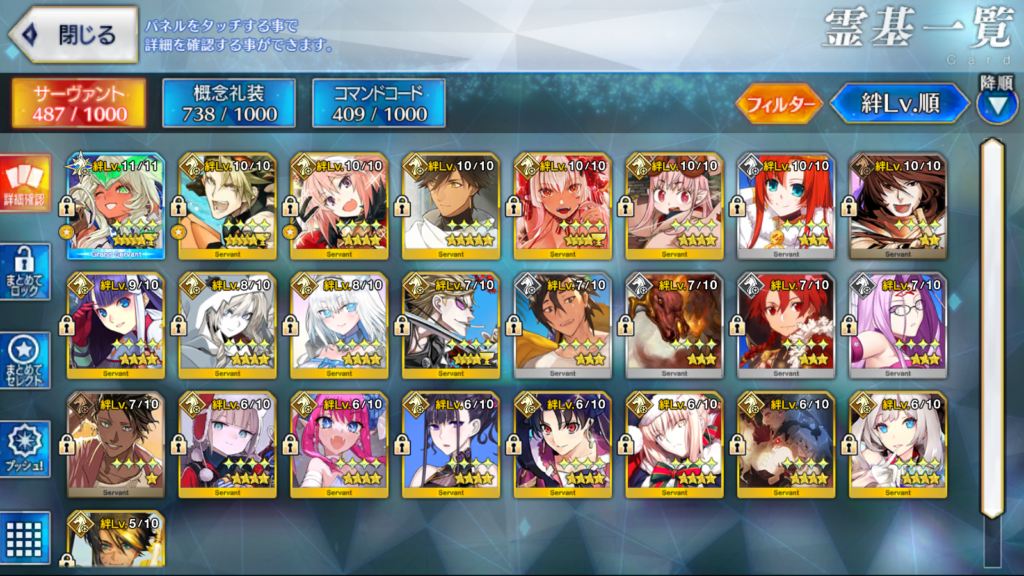The image size is (1024, 576).
Task: Select the Grand Servant card with bond Lv.11/11
Action: click(x=115, y=207)
